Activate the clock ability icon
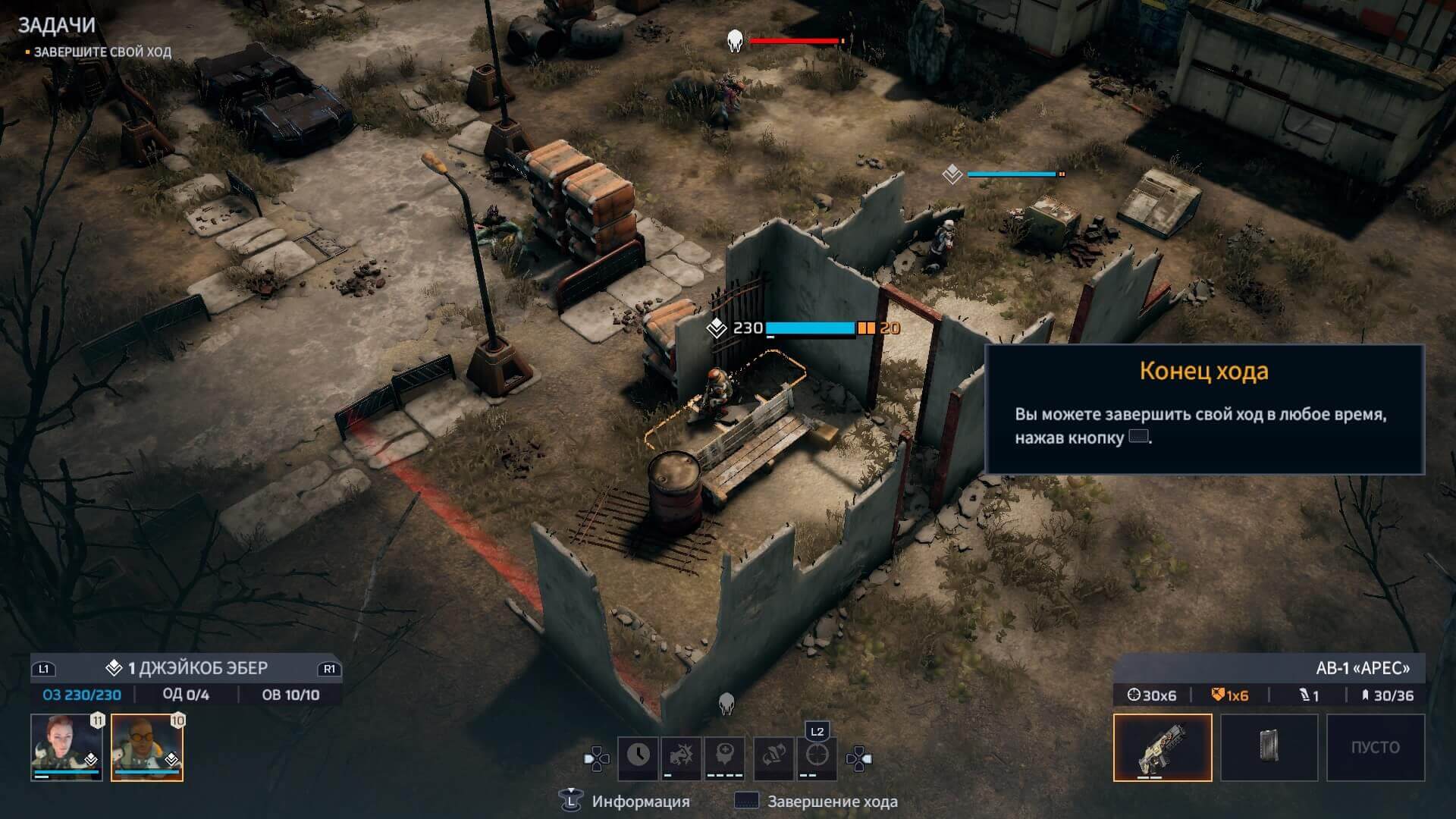Viewport: 1456px width, 819px height. pyautogui.click(x=638, y=756)
